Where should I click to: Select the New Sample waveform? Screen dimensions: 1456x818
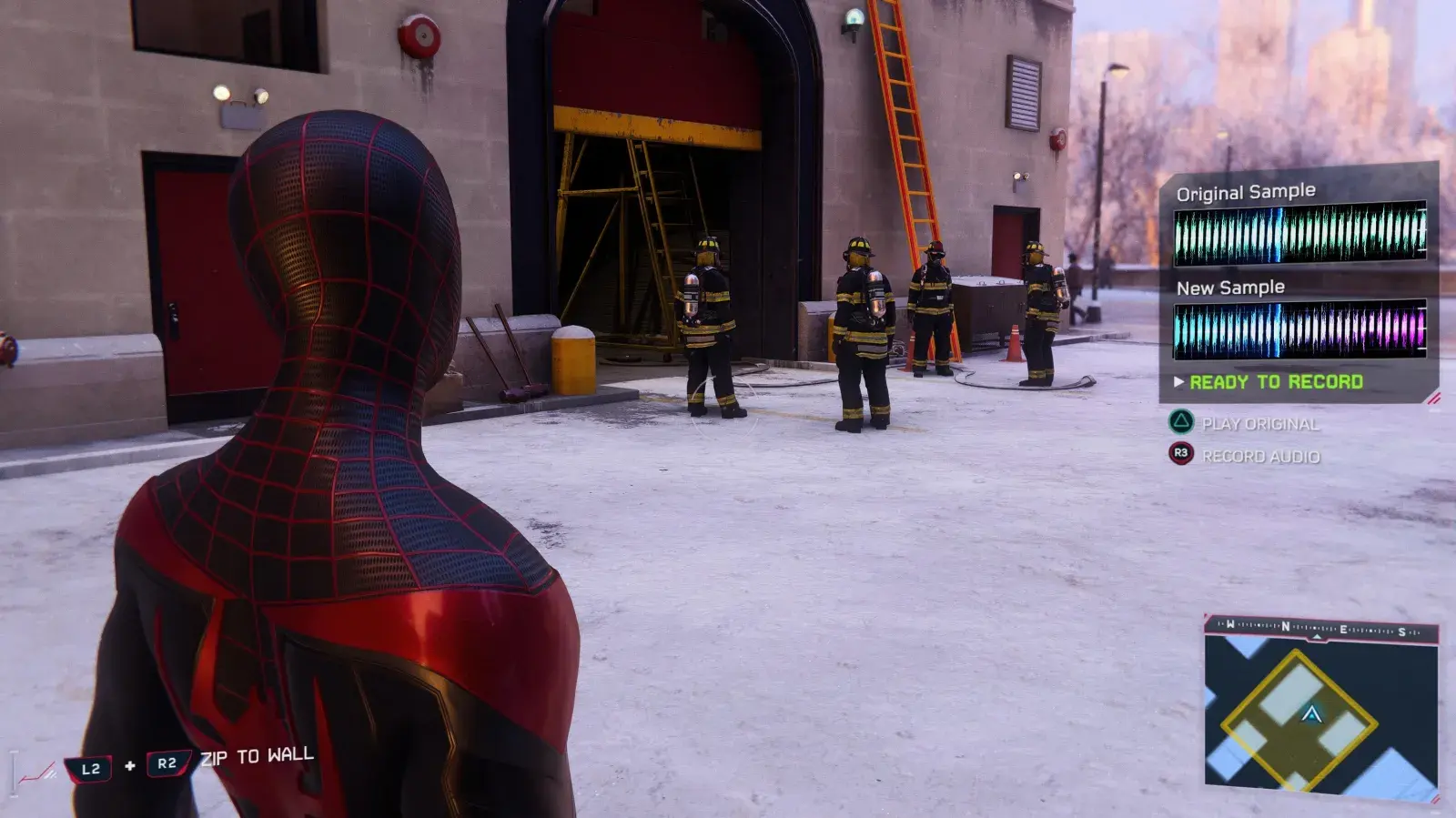(1299, 328)
